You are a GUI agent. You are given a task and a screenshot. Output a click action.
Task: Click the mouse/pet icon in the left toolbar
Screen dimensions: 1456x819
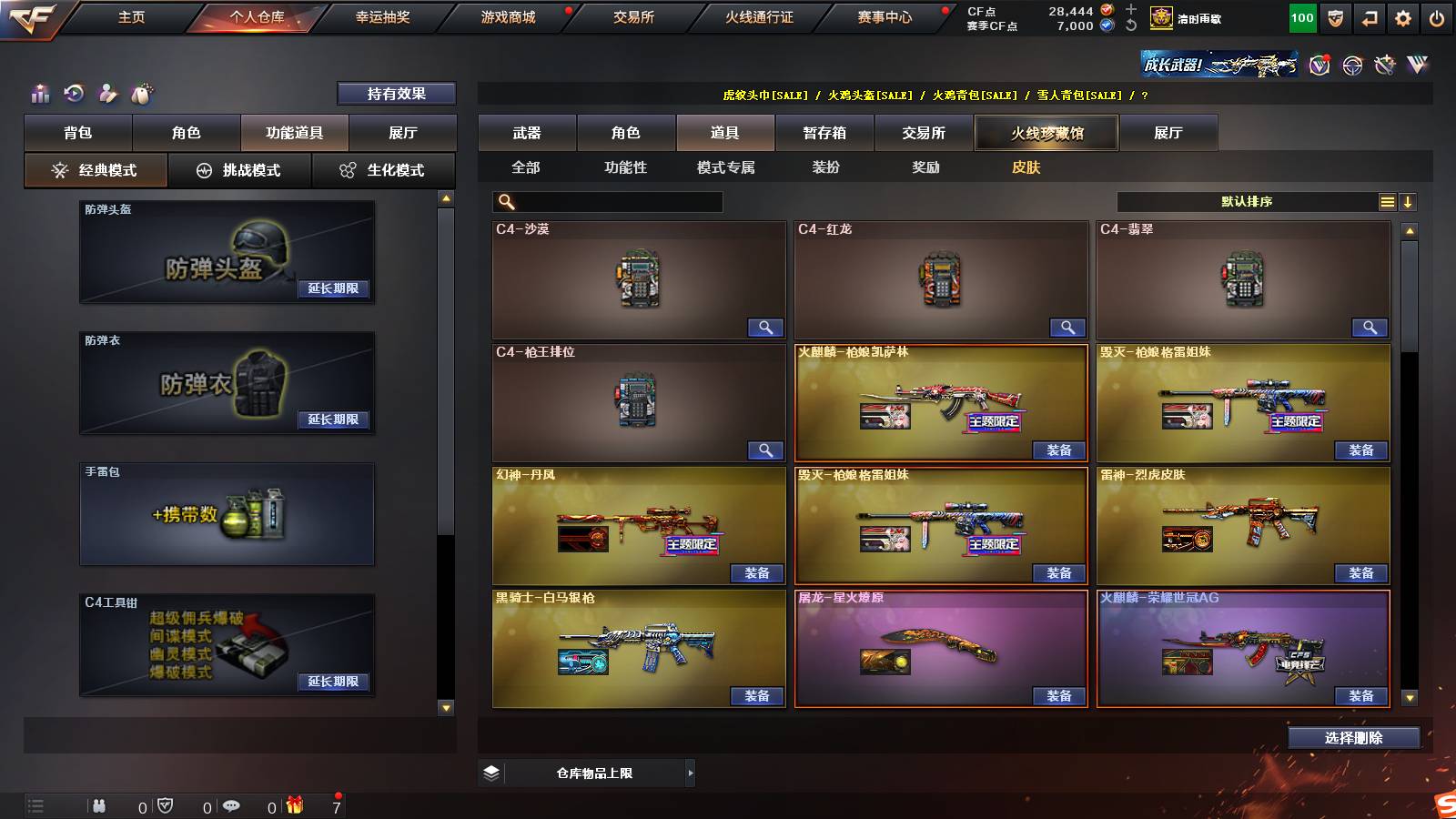point(141,92)
